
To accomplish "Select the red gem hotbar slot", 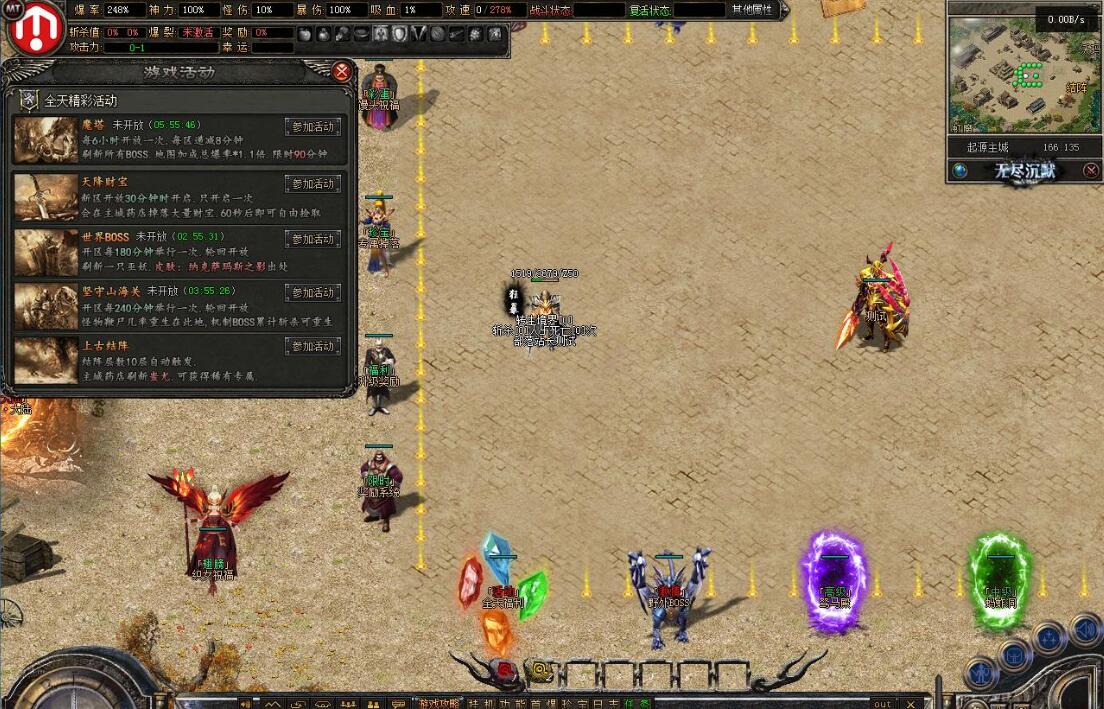I will pos(505,670).
